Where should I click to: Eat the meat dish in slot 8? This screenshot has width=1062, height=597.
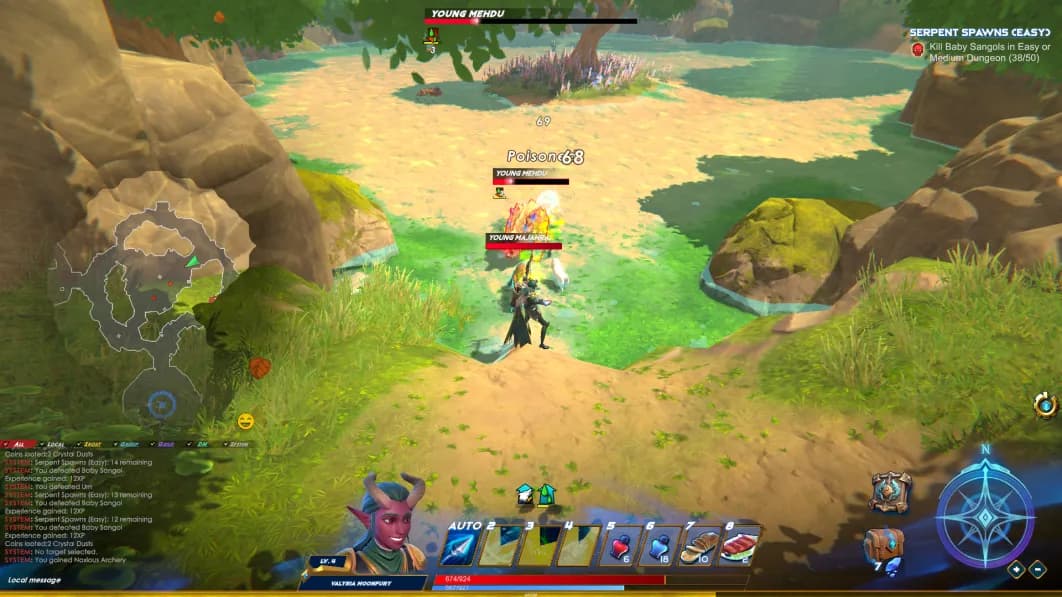pos(738,545)
